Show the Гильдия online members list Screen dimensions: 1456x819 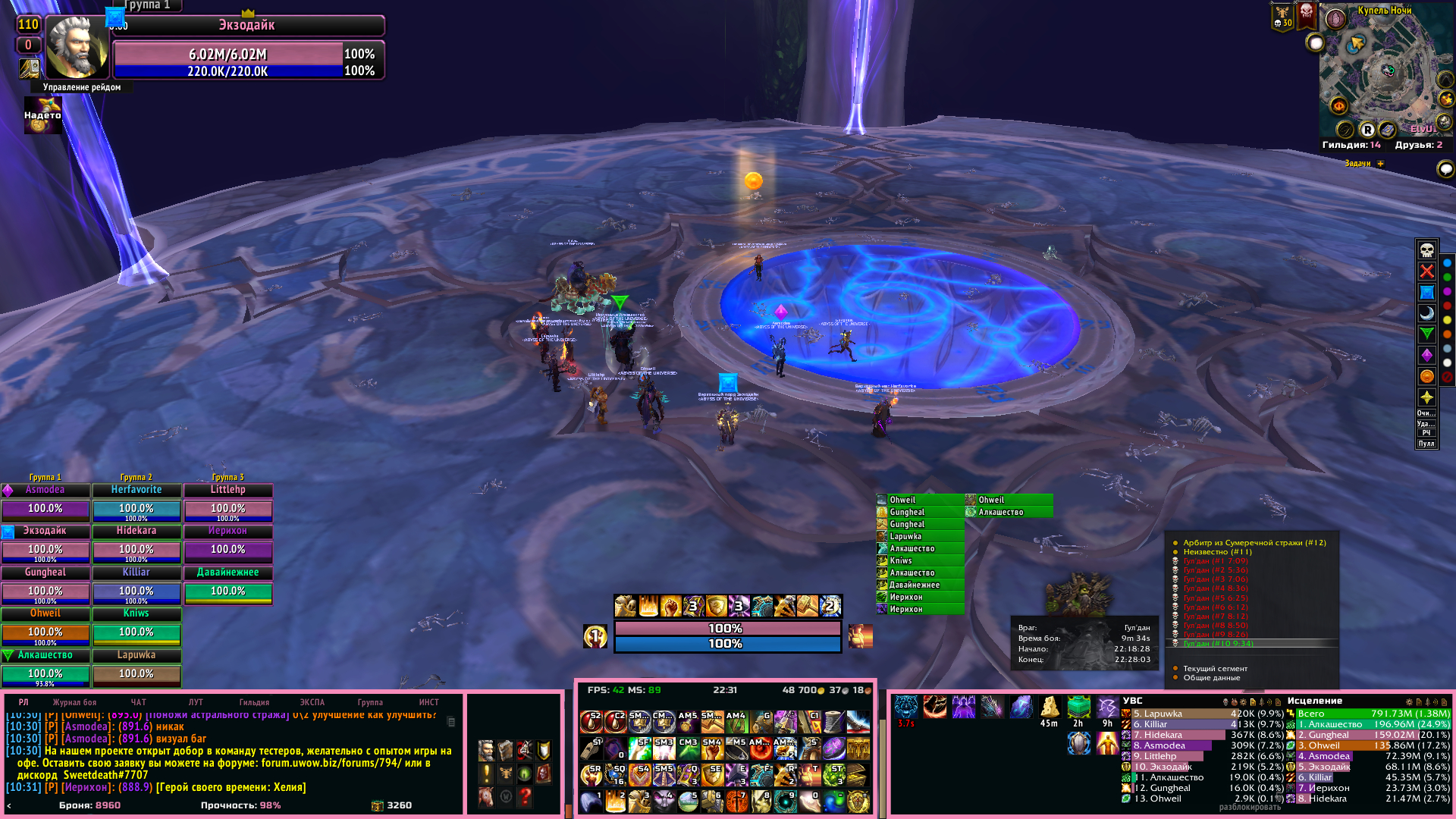[1351, 145]
